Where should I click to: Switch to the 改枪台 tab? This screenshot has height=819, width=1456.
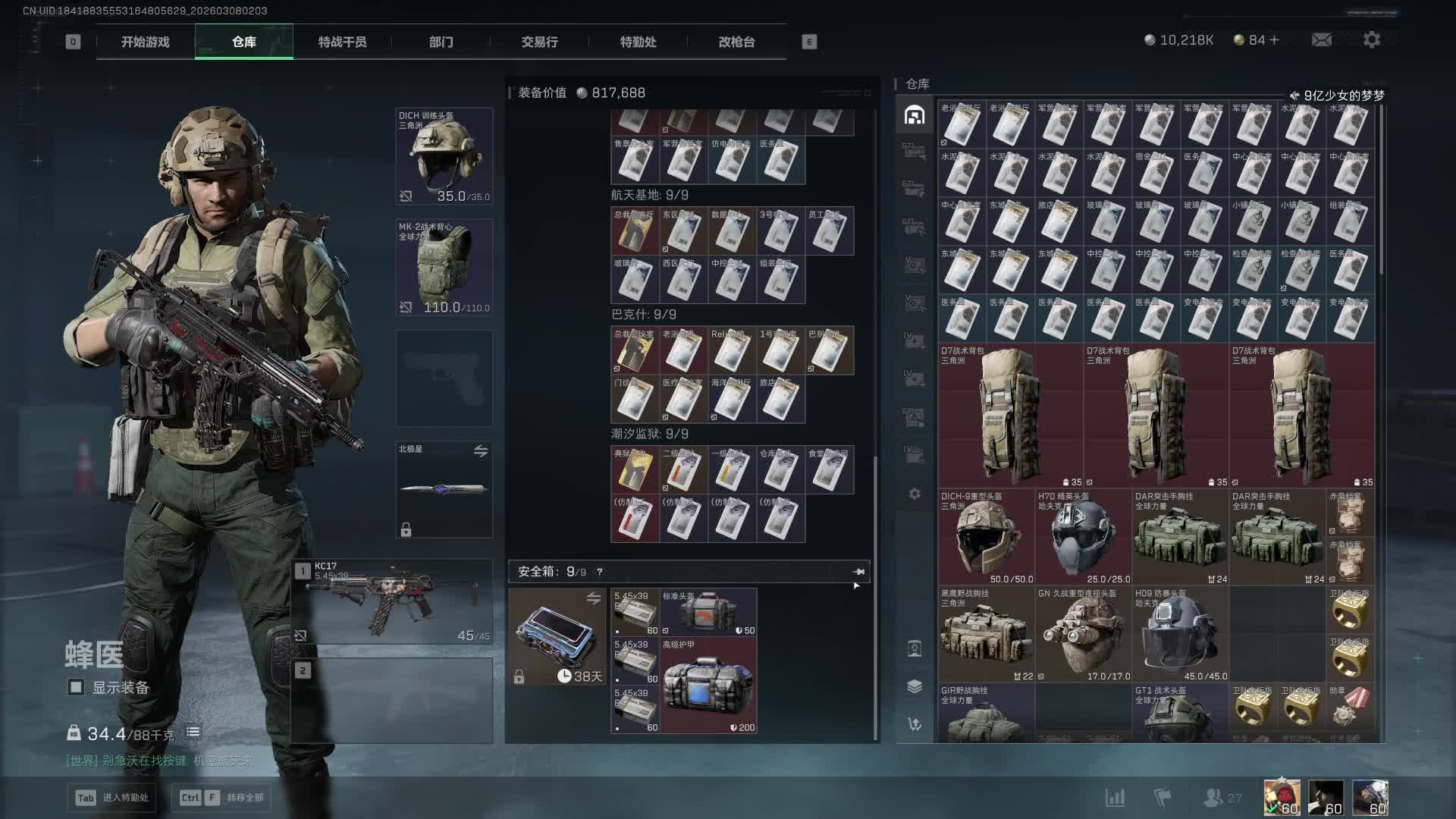736,42
